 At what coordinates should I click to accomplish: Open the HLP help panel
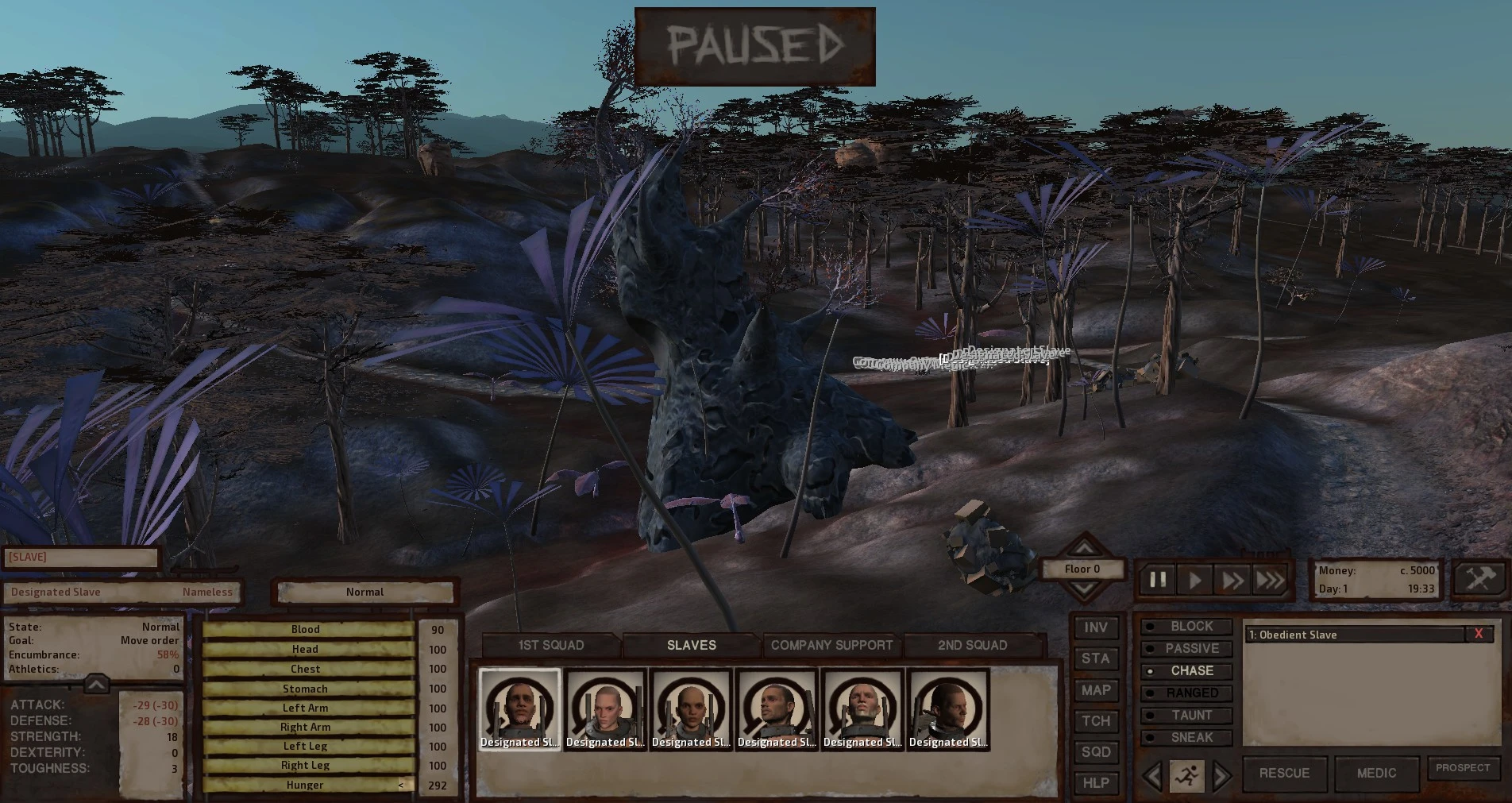[x=1096, y=783]
